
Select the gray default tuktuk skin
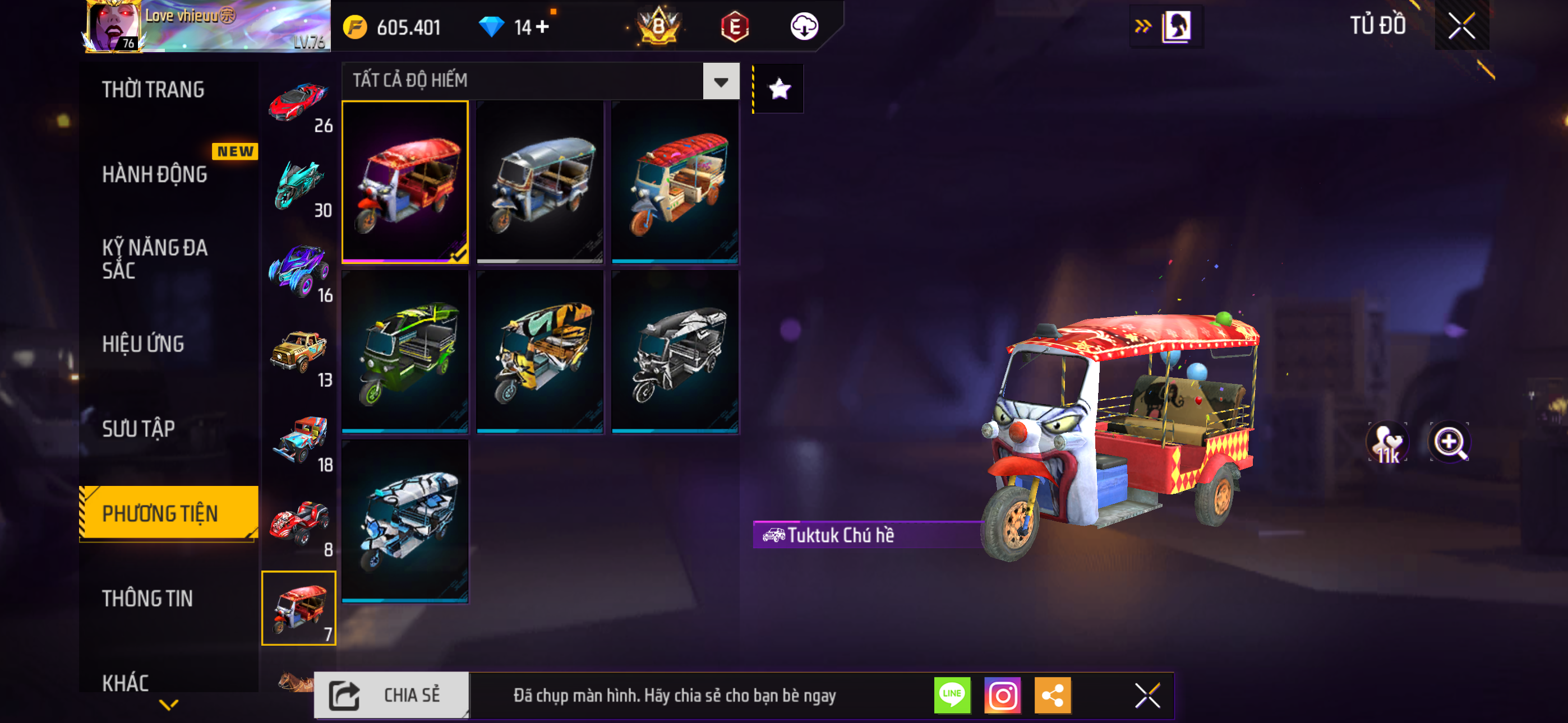(540, 182)
